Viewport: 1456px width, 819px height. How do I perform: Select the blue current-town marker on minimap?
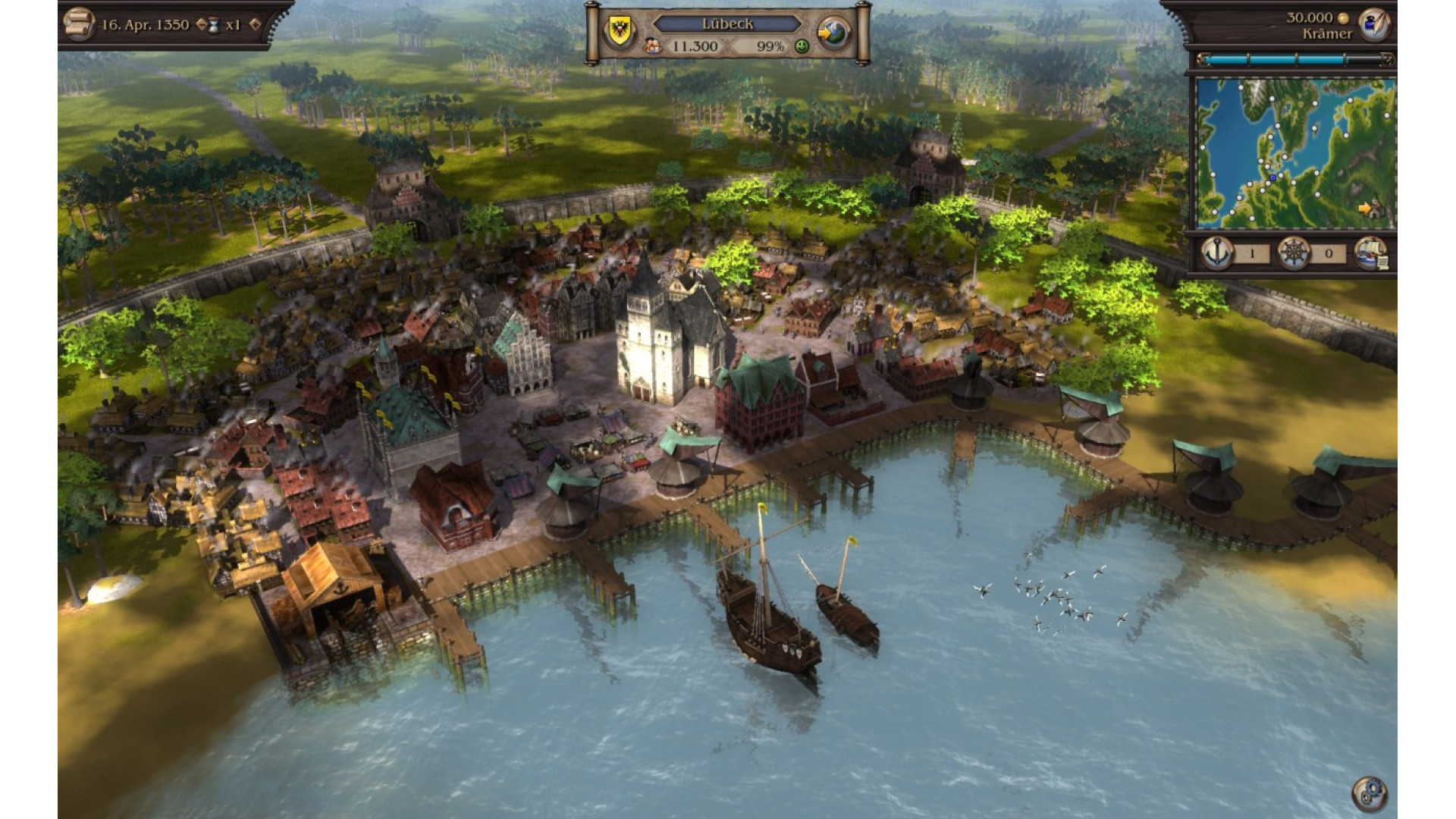[1272, 177]
